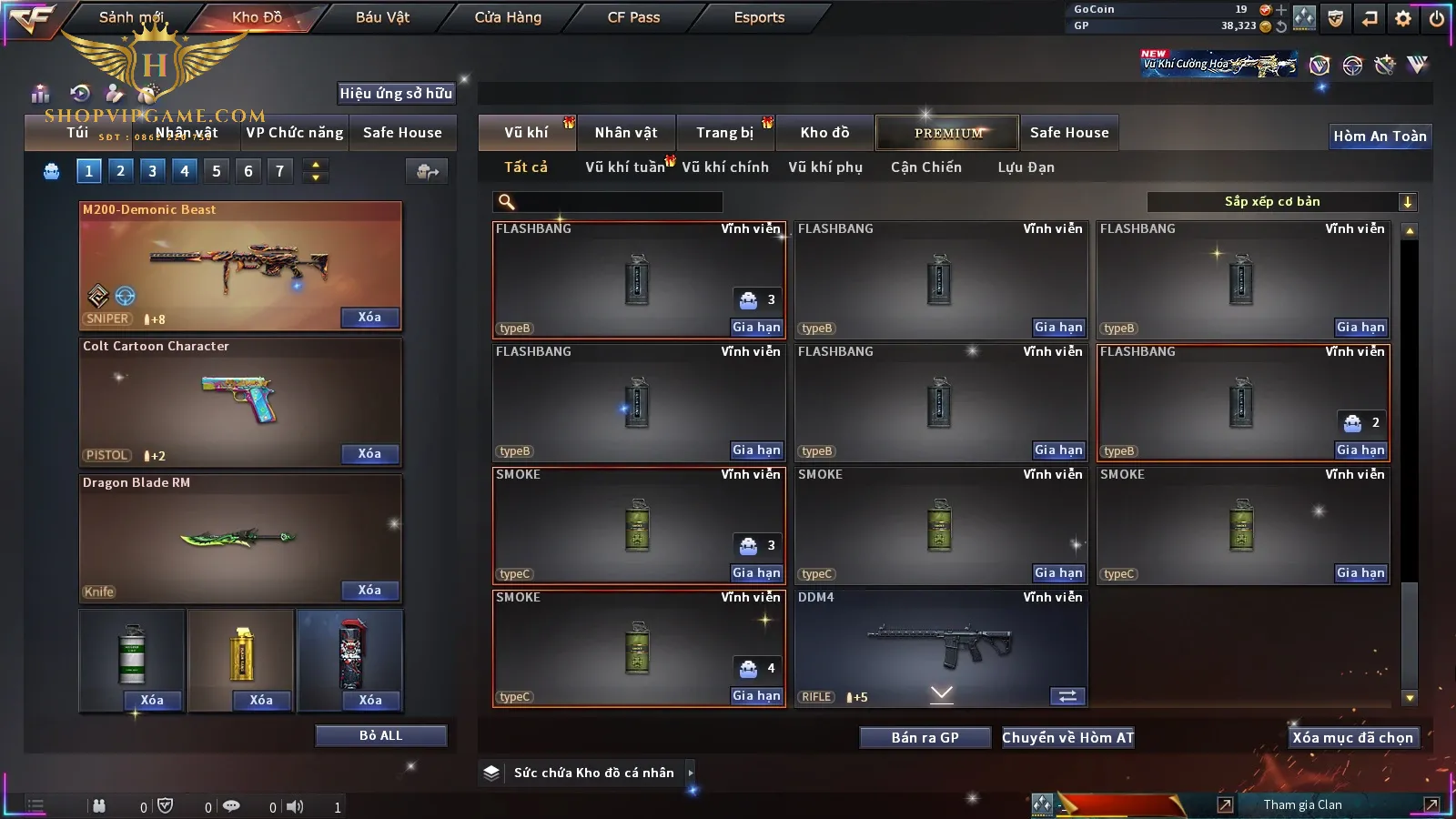Viewport: 1456px width, 819px height.
Task: Open the settings gear icon
Action: point(1403,18)
